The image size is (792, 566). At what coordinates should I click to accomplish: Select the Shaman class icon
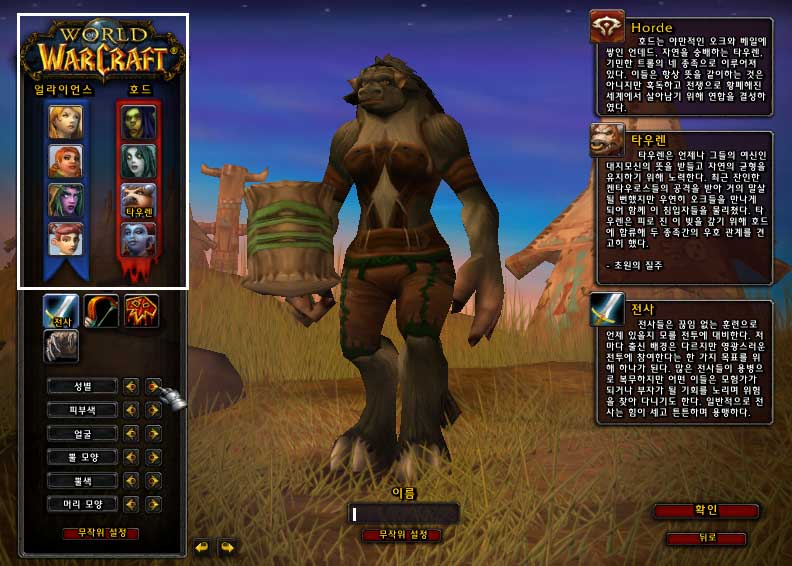[x=141, y=311]
